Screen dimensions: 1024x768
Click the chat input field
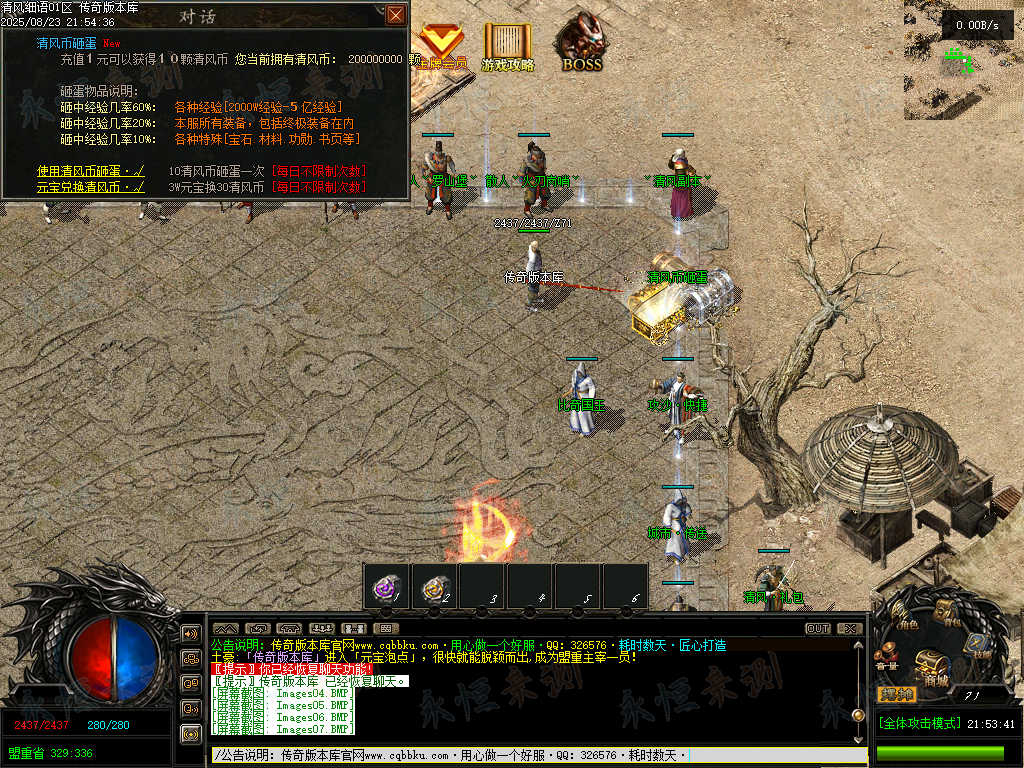(530, 755)
